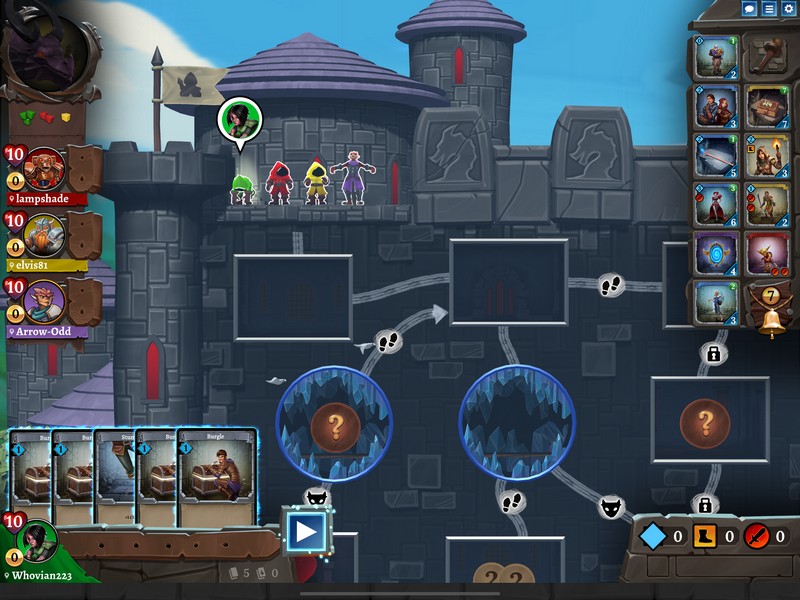Select the torch-bearing explorer market card
800x600 pixels.
pyautogui.click(x=767, y=155)
